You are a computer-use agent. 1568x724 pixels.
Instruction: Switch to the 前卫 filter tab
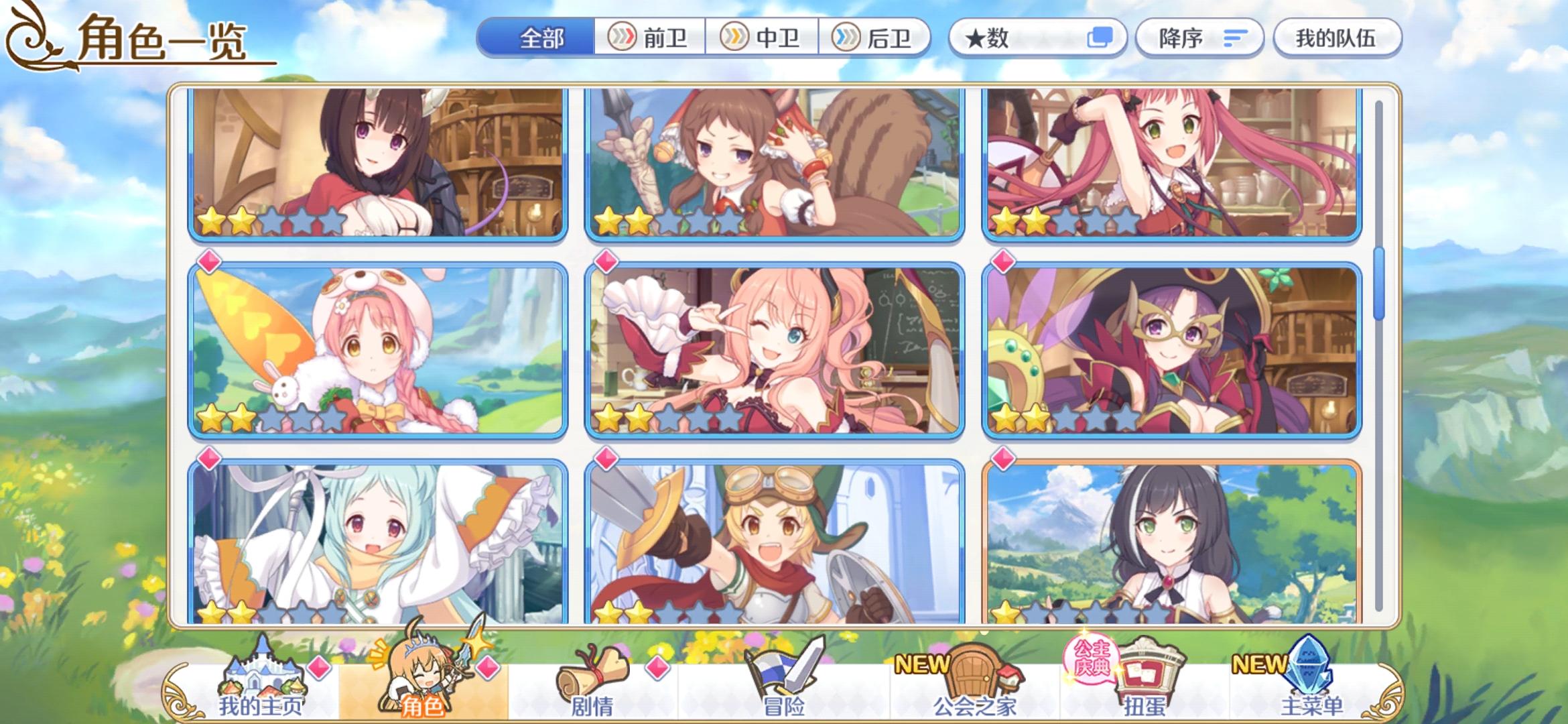tap(650, 38)
